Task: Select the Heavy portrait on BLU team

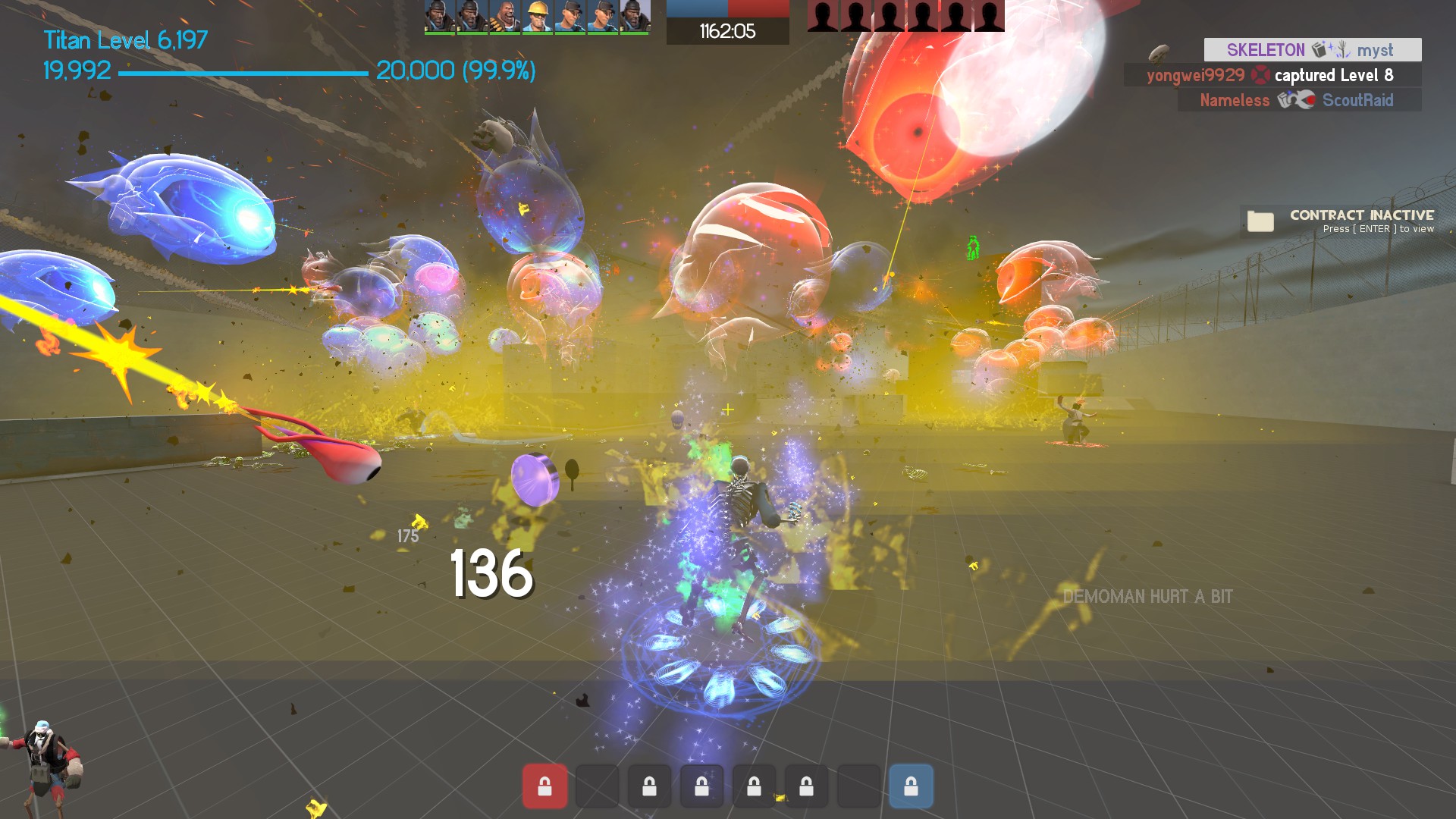Action: 504,17
